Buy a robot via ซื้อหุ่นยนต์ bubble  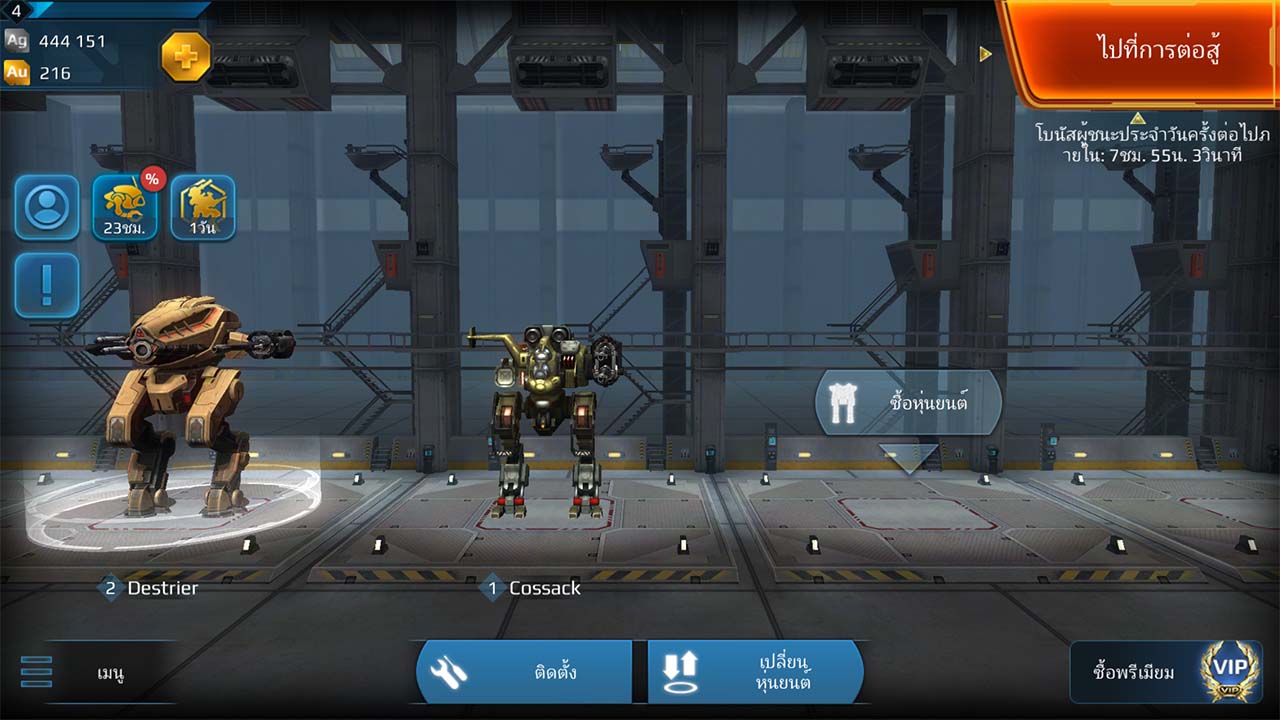click(908, 403)
